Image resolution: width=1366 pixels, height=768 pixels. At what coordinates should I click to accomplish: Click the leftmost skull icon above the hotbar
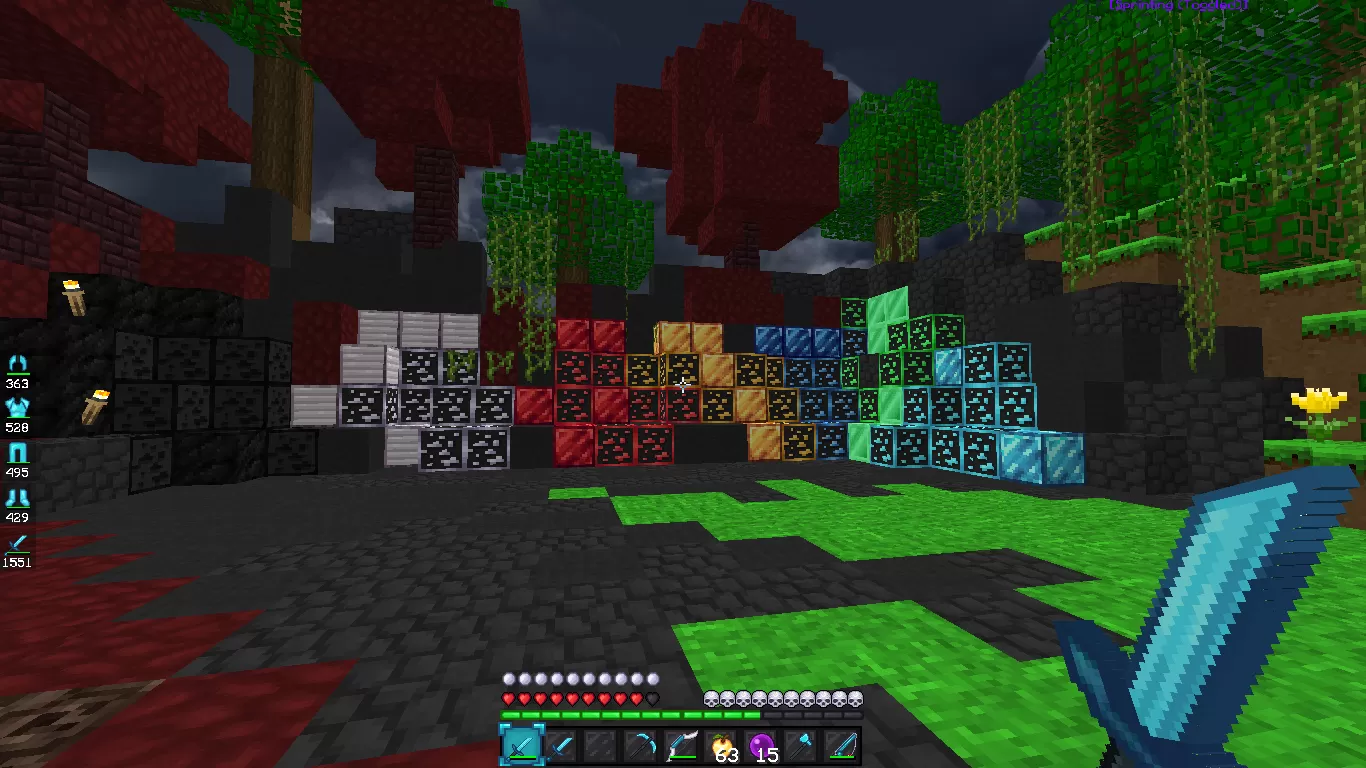click(711, 701)
